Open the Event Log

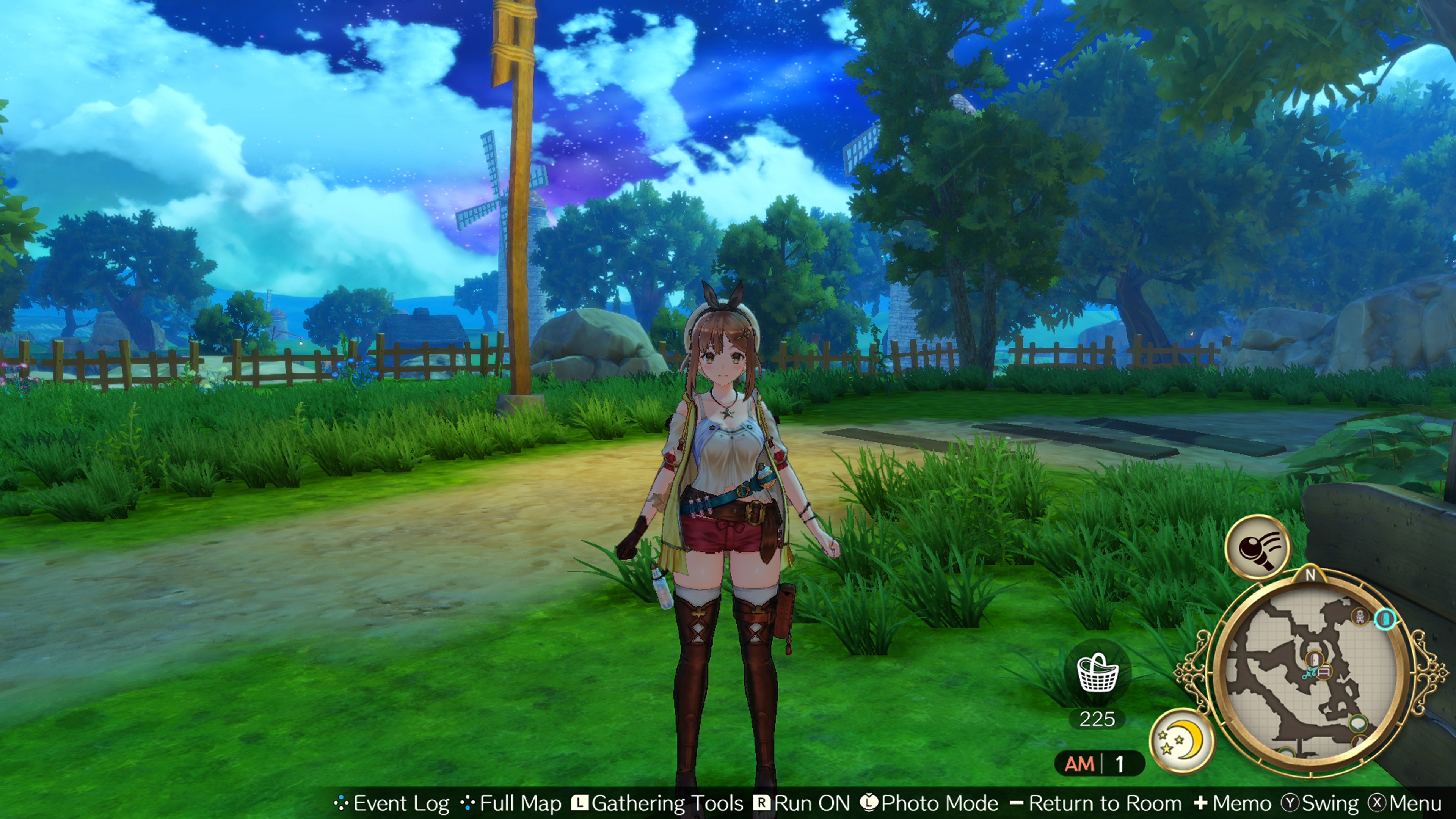tap(392, 803)
